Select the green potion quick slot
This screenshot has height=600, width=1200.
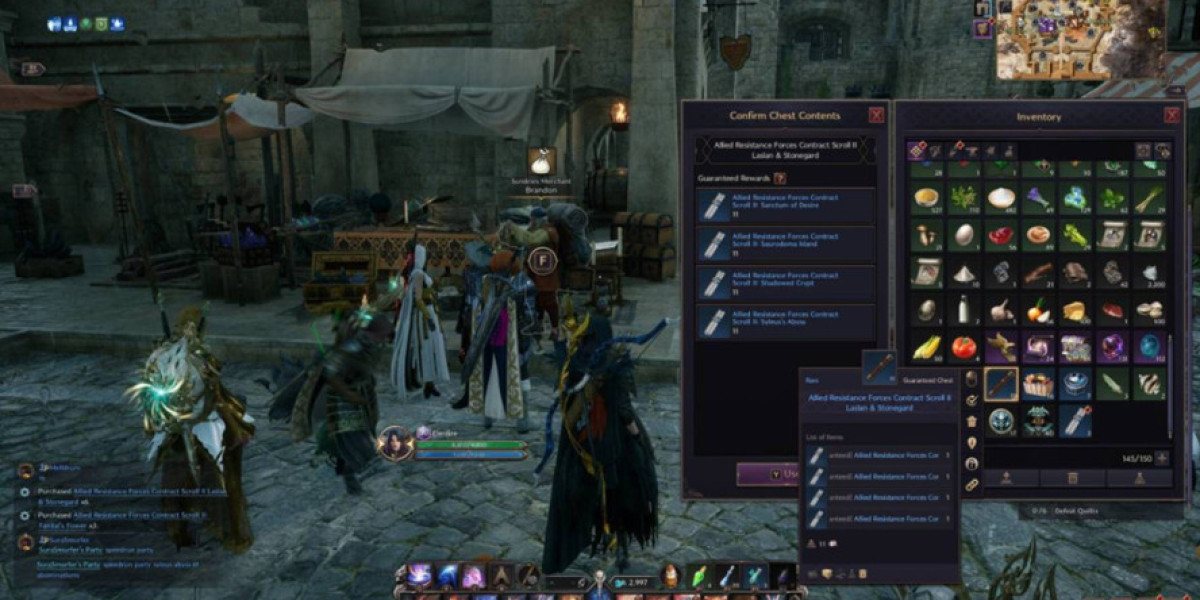tap(700, 576)
